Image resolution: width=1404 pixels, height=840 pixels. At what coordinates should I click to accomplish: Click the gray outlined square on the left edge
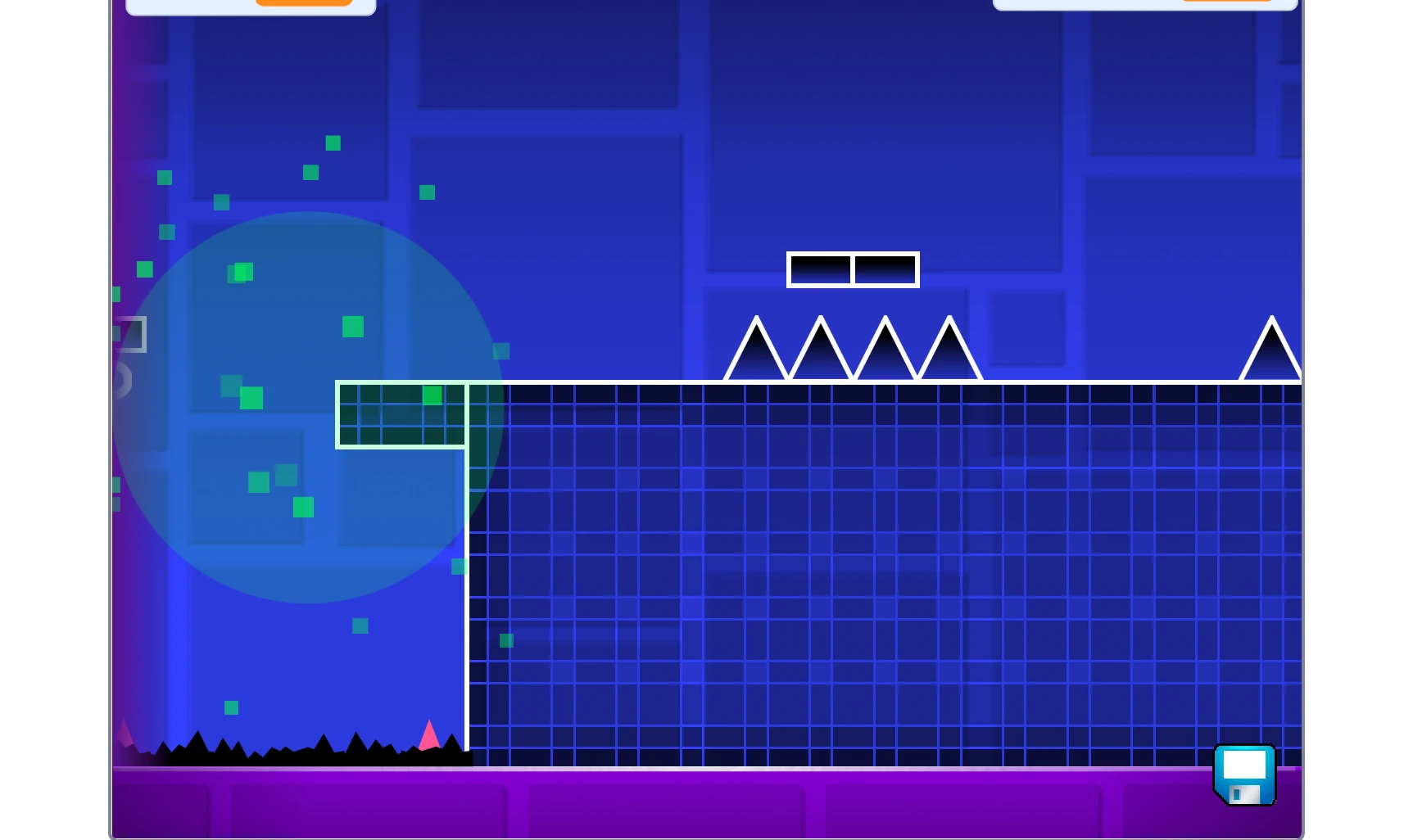pyautogui.click(x=129, y=334)
